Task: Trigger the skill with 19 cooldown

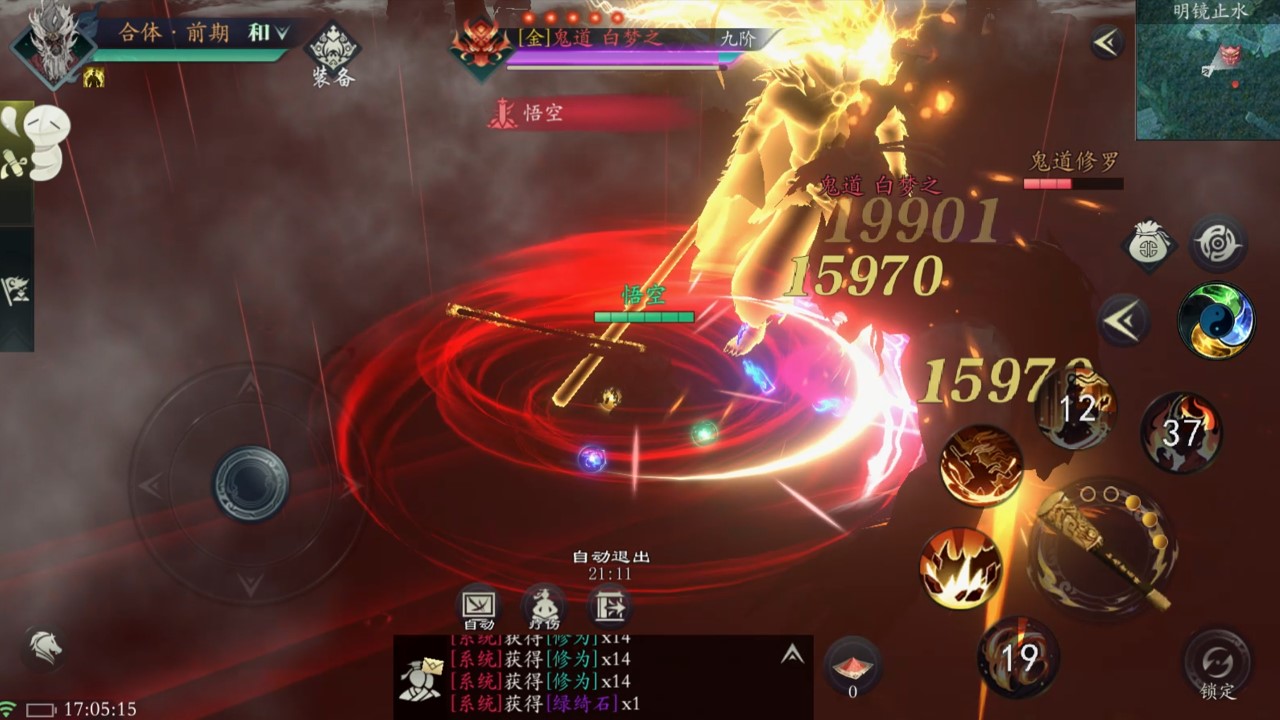Action: point(1018,657)
